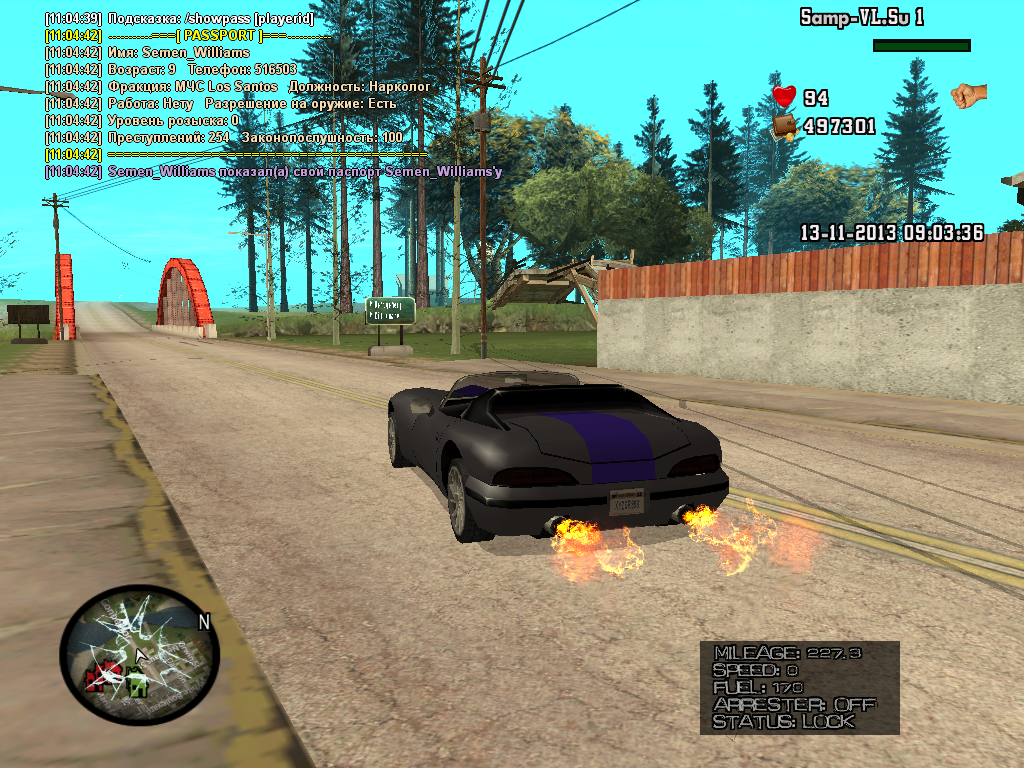Screen dimensions: 1024x768
Task: Click the white player arrow on the radar
Action: tap(141, 656)
